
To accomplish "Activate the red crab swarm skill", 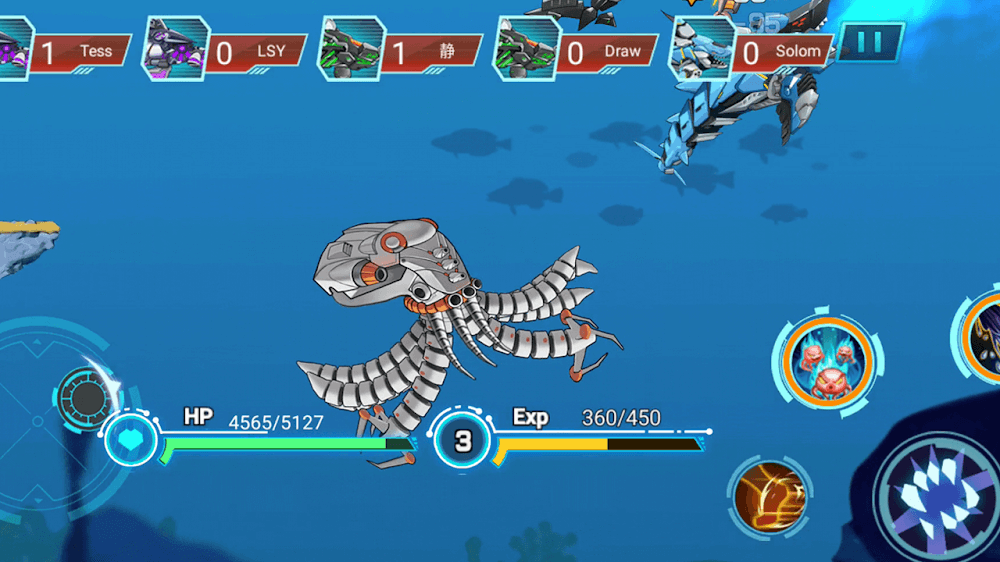I will tap(829, 360).
